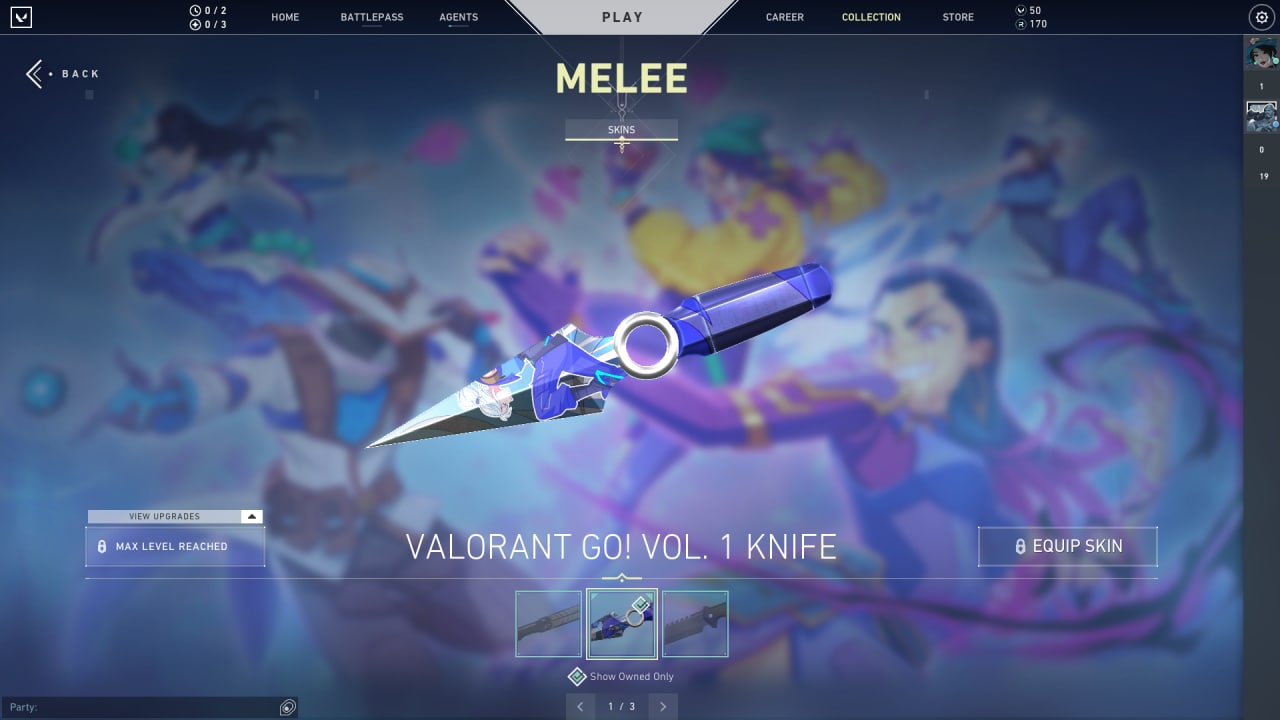Switch to the Collection tab

click(x=871, y=17)
